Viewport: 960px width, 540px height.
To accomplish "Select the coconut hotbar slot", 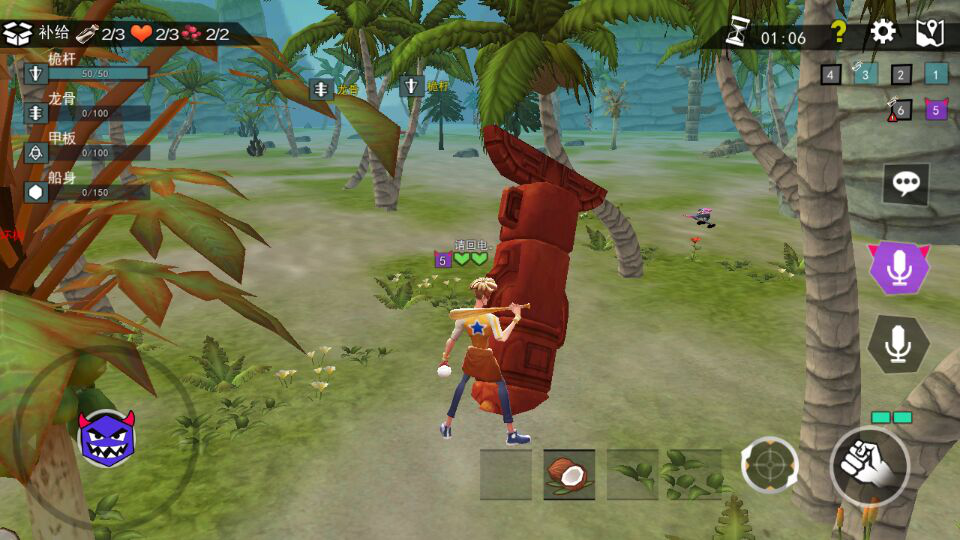I will tap(569, 474).
